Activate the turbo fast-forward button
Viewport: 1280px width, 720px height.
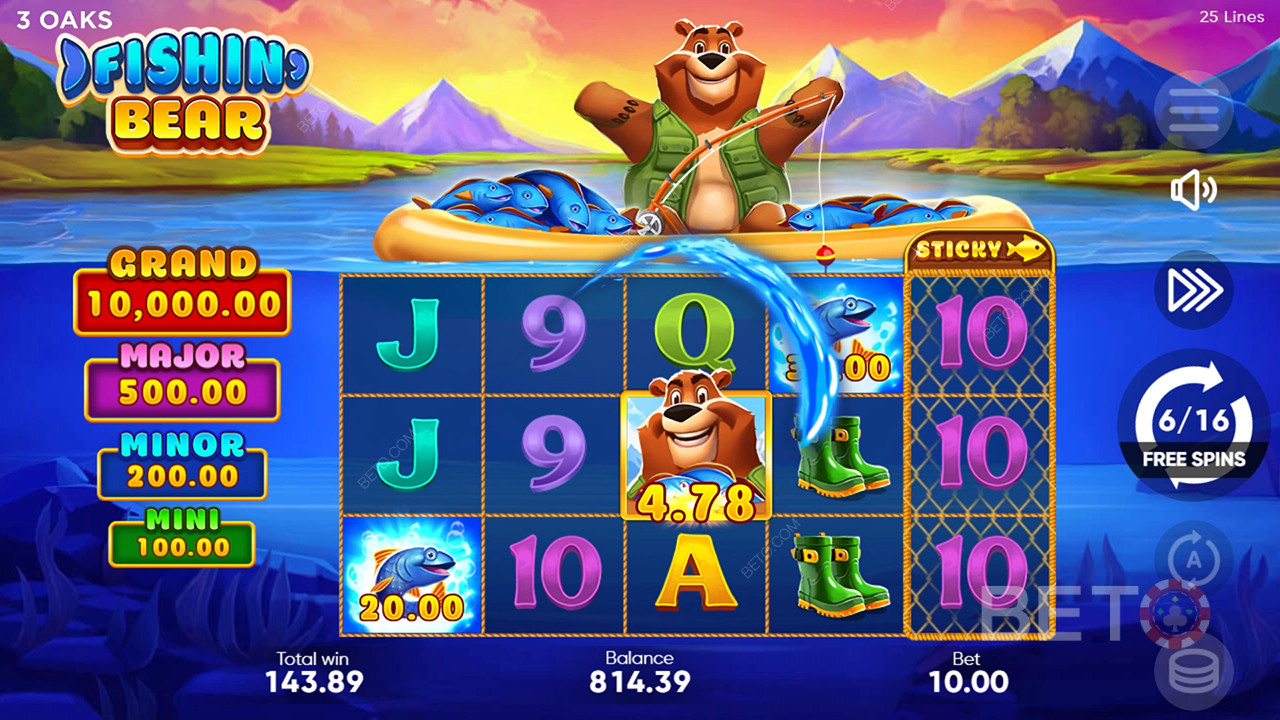pyautogui.click(x=1193, y=289)
